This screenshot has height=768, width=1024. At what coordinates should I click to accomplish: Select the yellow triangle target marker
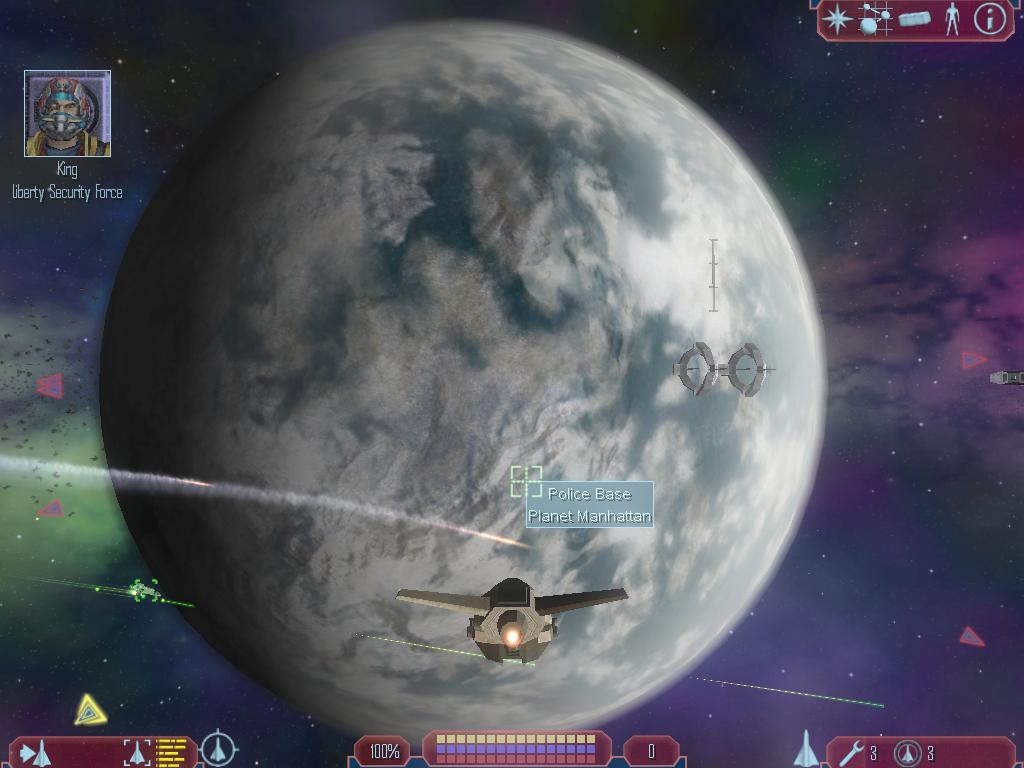(x=90, y=710)
